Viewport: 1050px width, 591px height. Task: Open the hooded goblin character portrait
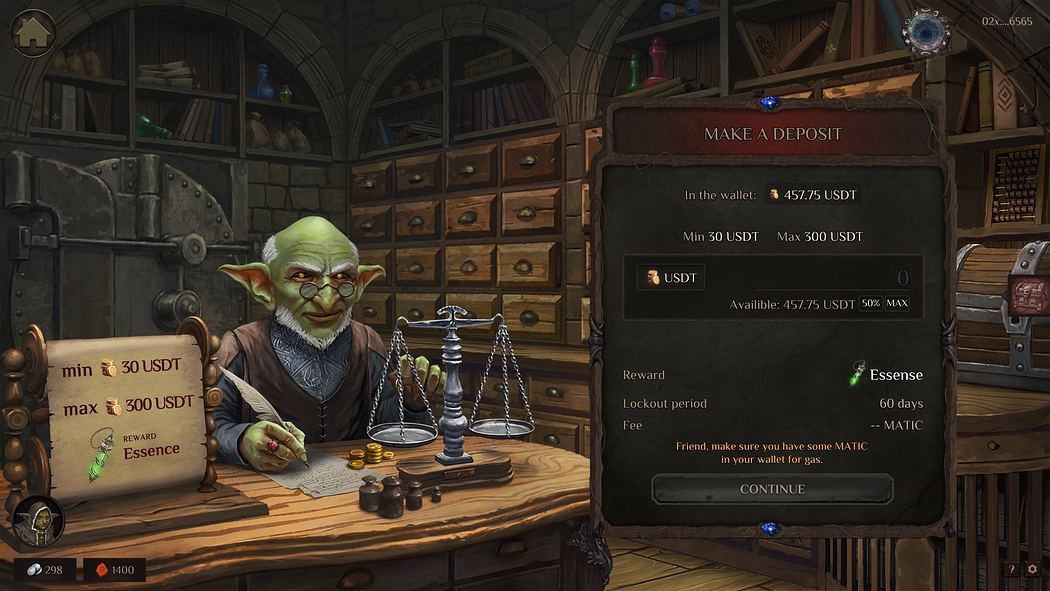click(38, 520)
